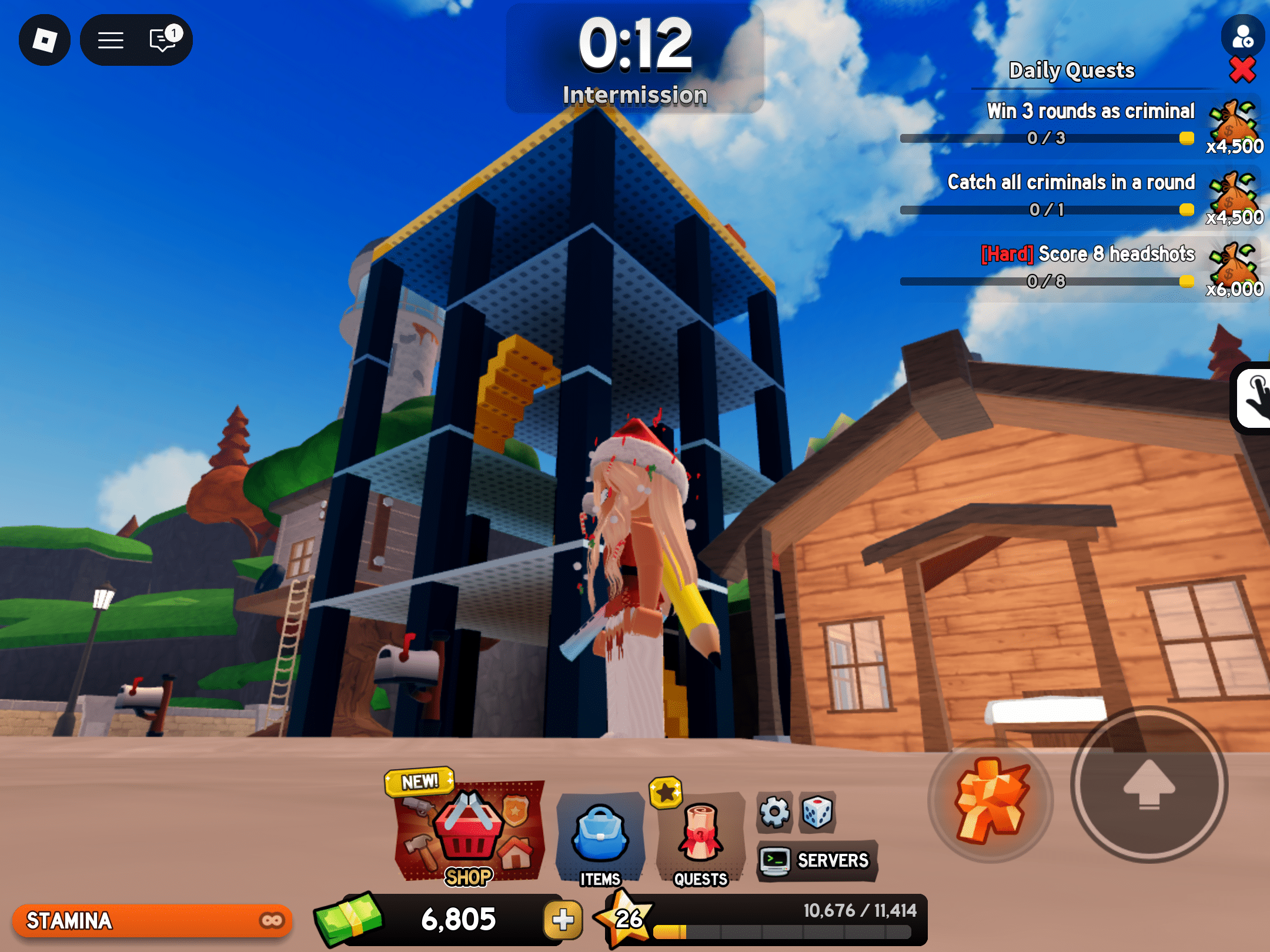Open the chat bubble with notification badge
This screenshot has width=1270, height=952.
pyautogui.click(x=161, y=39)
